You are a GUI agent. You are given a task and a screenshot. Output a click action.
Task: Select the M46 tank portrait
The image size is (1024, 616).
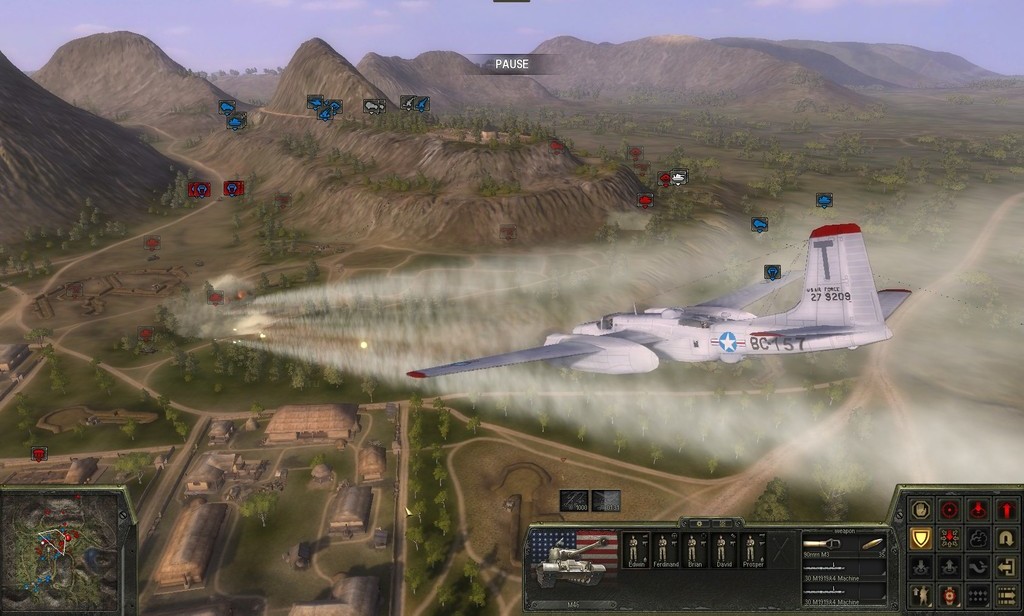(x=572, y=560)
